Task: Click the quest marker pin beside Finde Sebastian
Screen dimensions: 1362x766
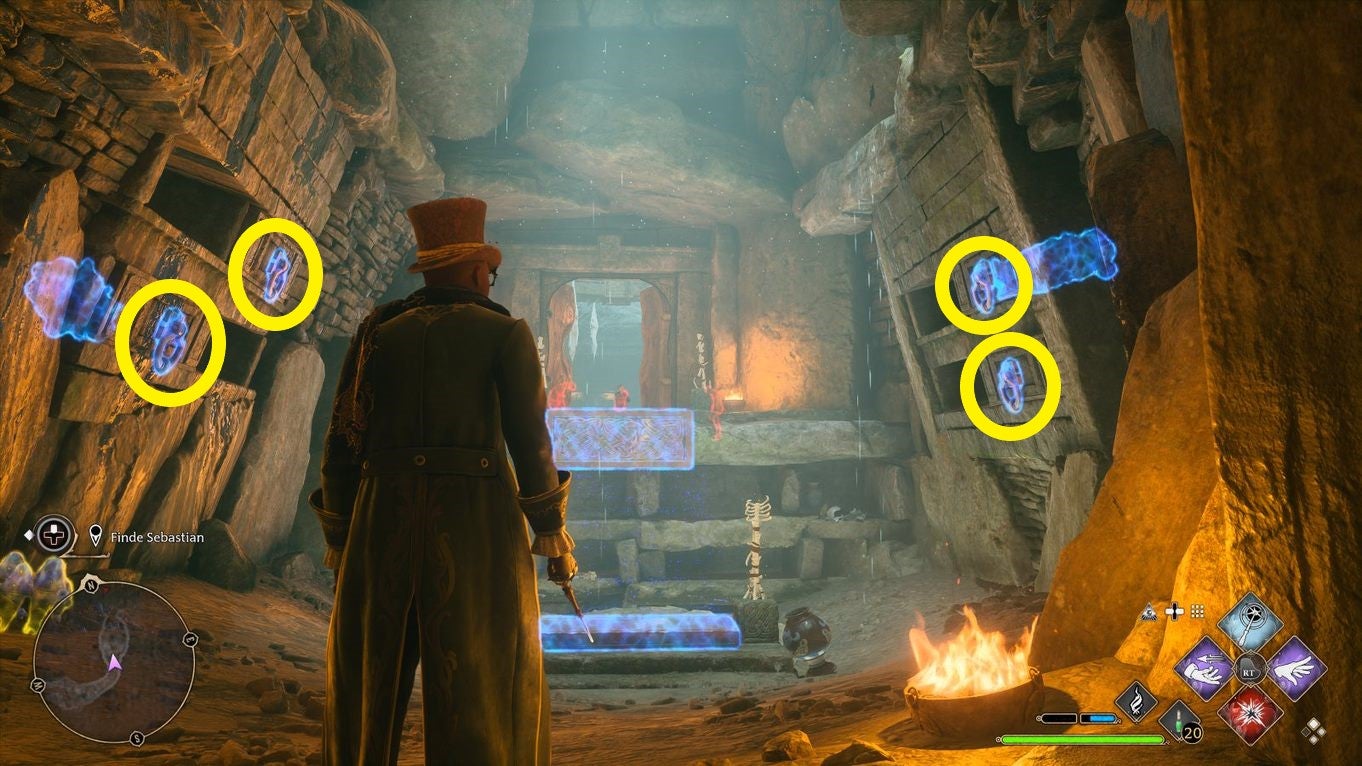Action: 95,535
